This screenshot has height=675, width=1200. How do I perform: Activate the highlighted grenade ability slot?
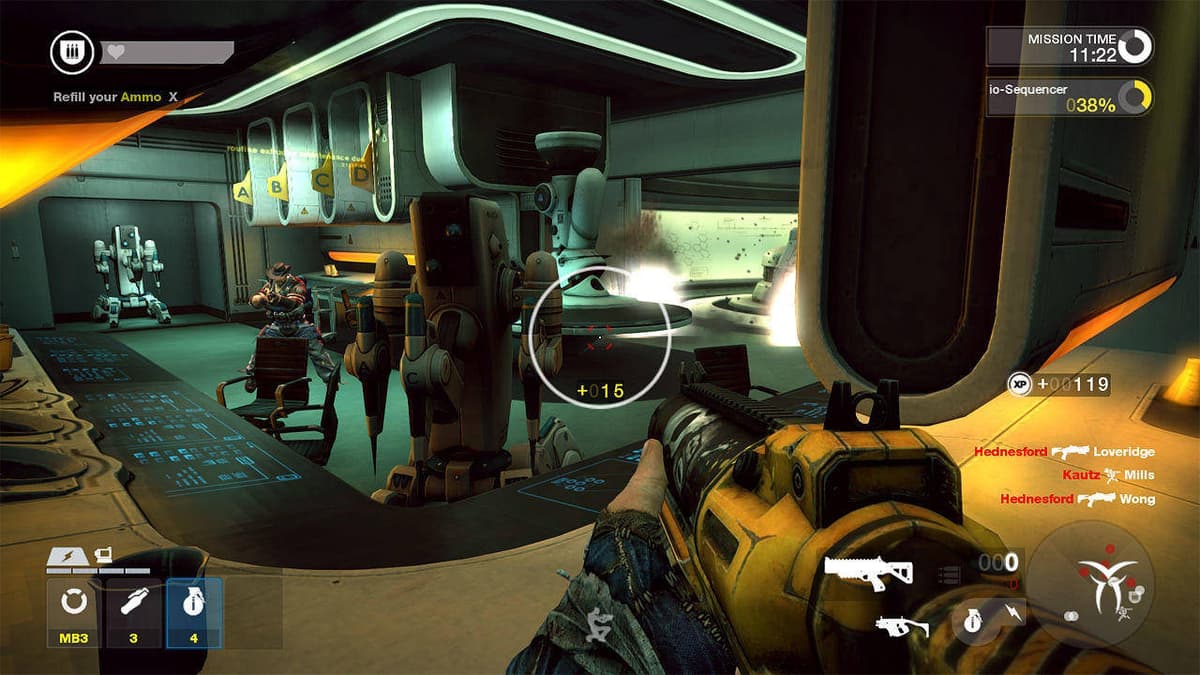(194, 610)
